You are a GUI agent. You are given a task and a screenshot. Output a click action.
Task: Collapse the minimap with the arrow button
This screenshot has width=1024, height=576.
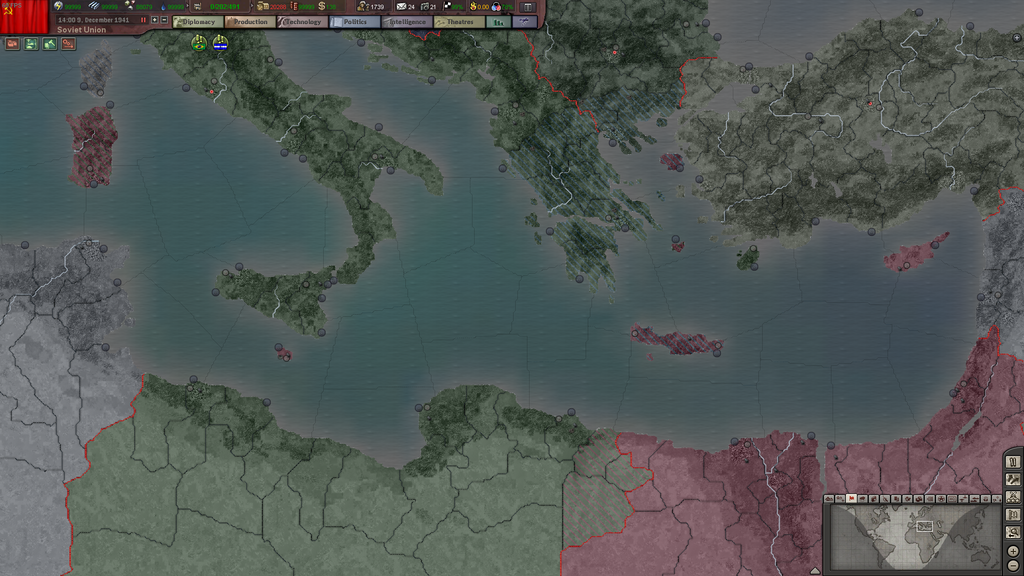point(815,570)
